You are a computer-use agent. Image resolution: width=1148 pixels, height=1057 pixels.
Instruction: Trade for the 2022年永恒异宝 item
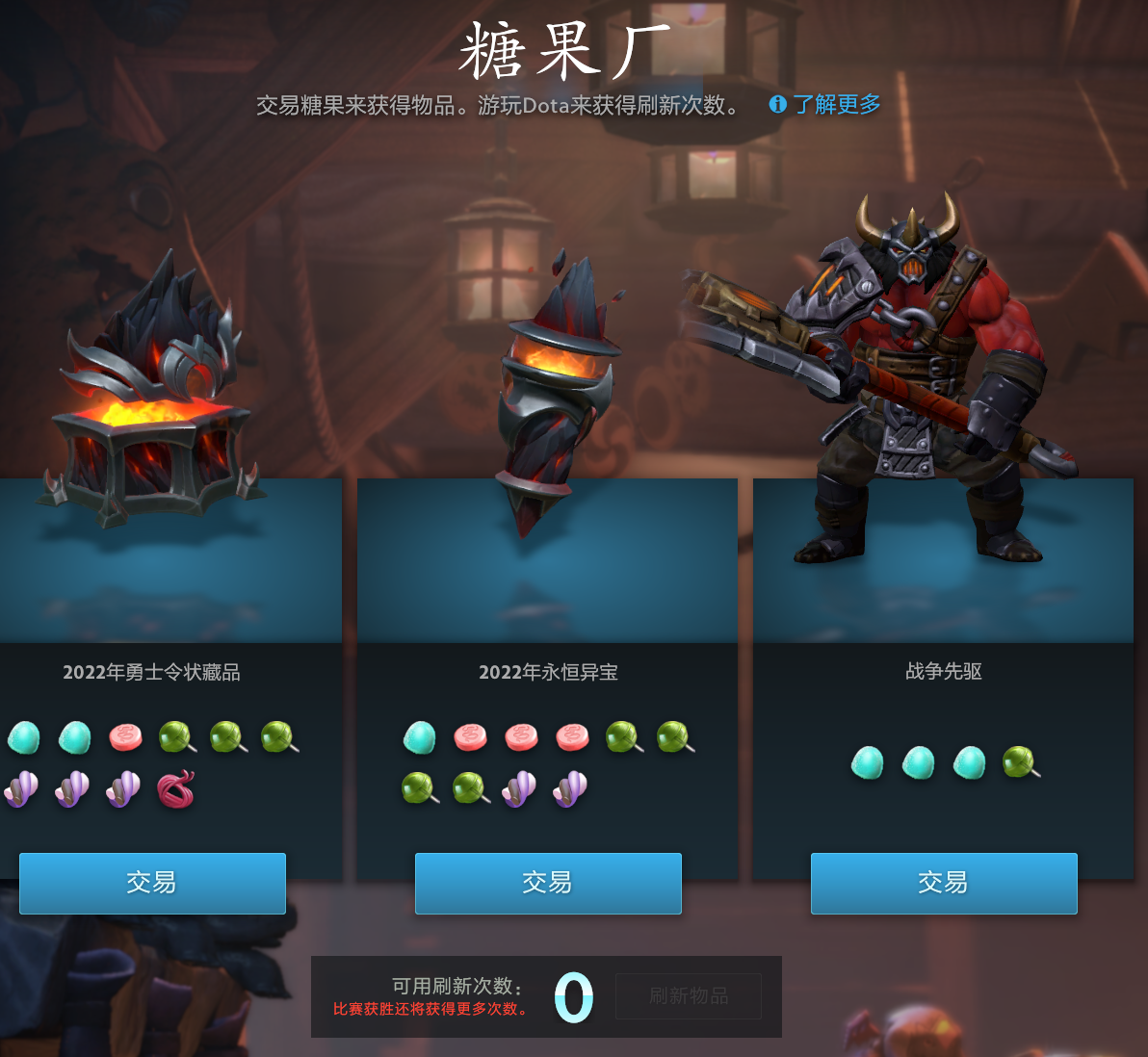(548, 883)
